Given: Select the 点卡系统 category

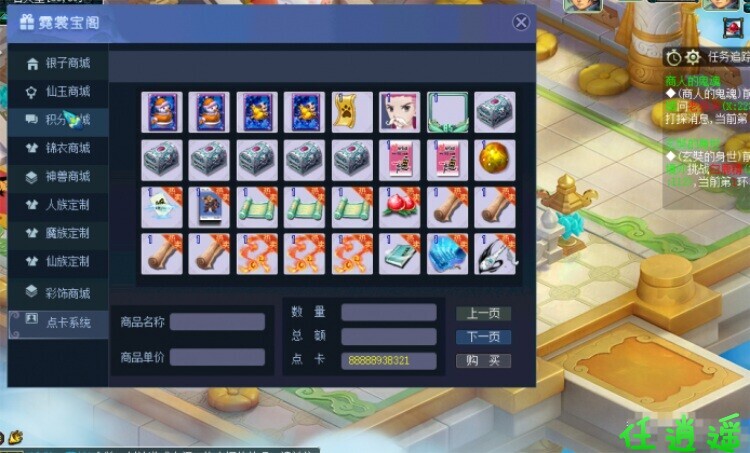Looking at the screenshot, I should (58, 322).
